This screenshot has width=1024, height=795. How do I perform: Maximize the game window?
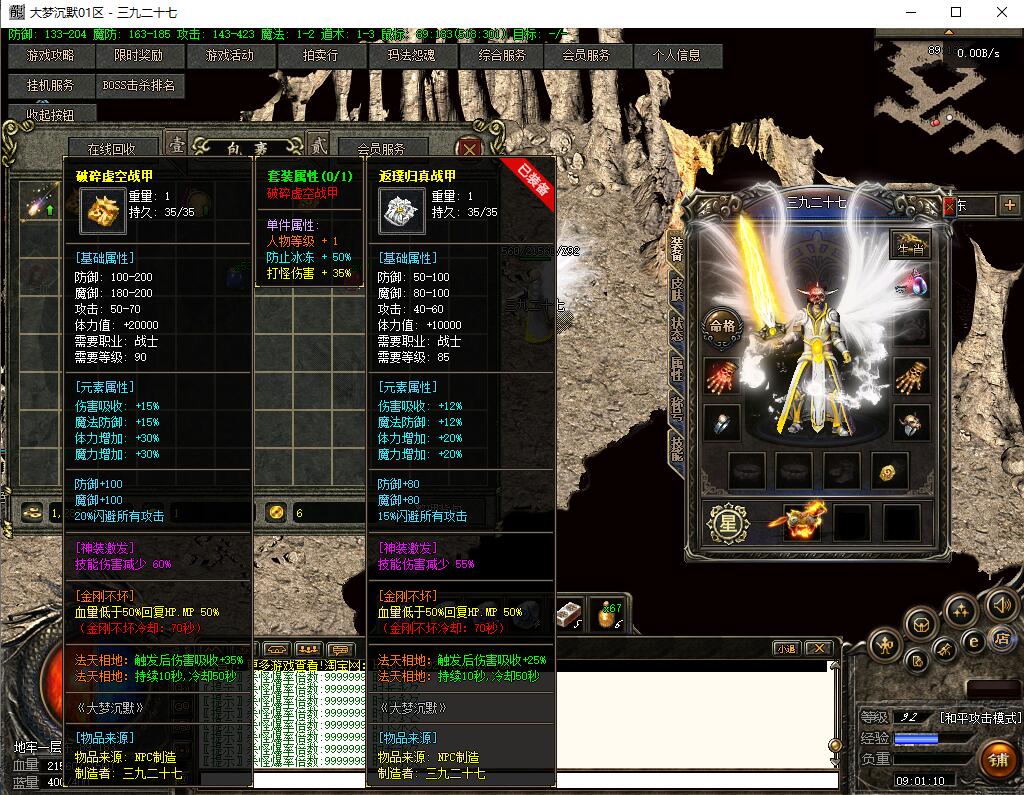coord(956,12)
